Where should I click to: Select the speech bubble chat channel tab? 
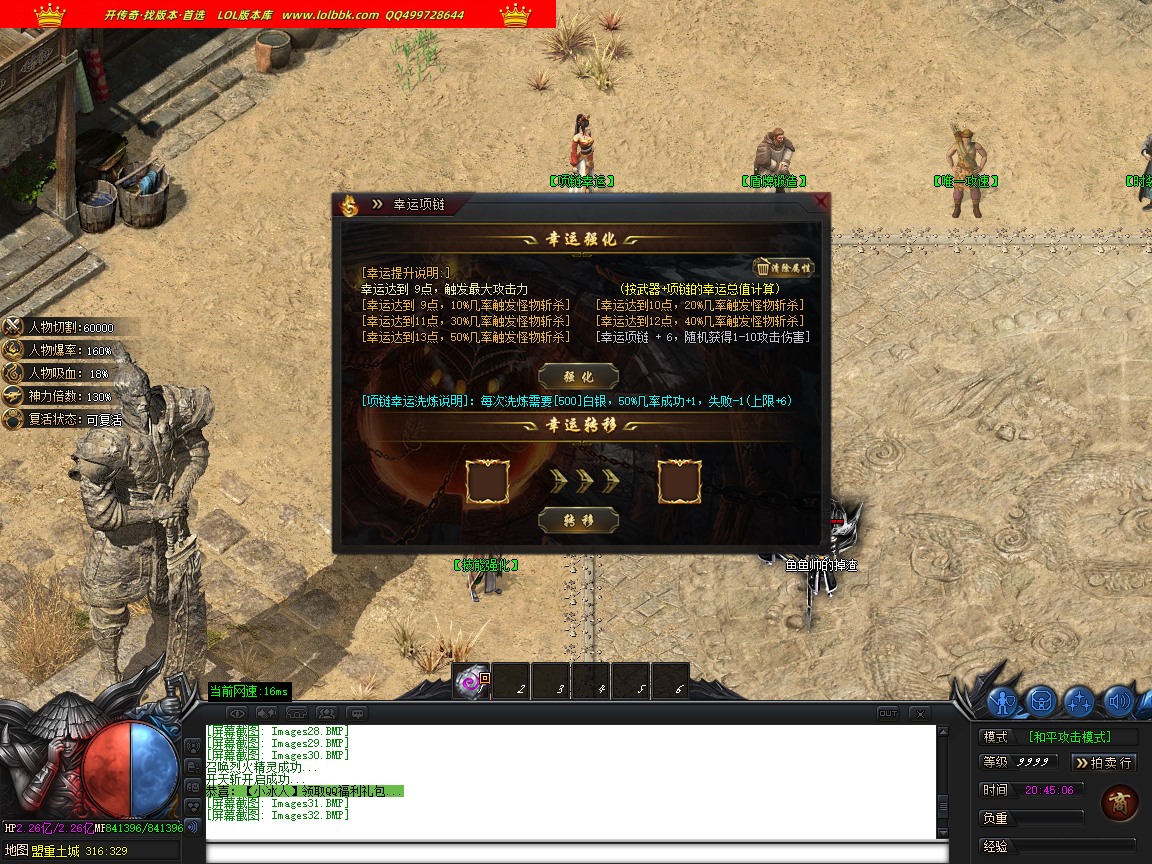[356, 713]
